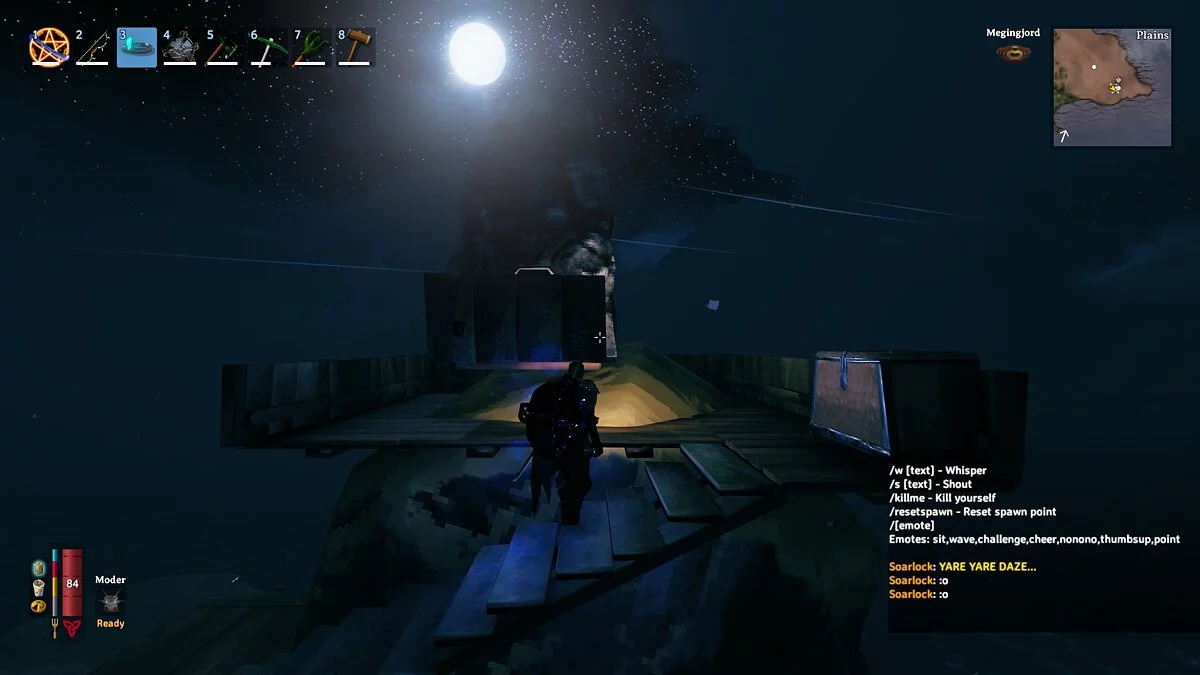This screenshot has height=675, width=1200.
Task: Equip the pickaxe in hotbar slot 6
Action: [266, 47]
